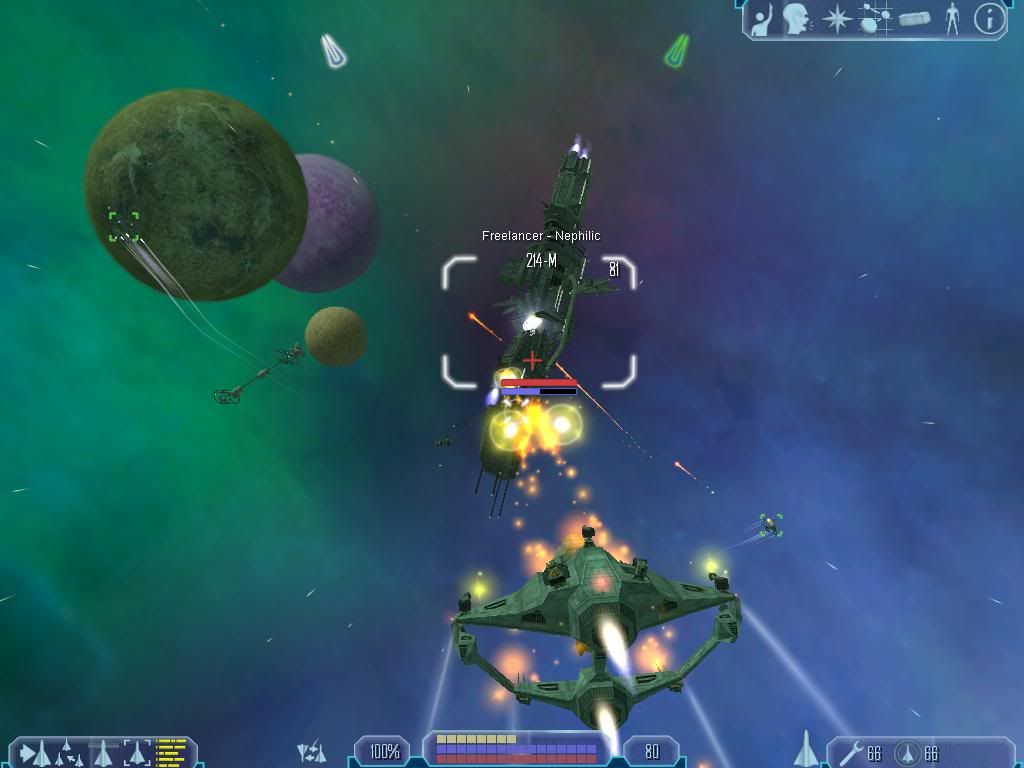
Task: Click the lone ship icon beside the wrench
Action: click(805, 748)
